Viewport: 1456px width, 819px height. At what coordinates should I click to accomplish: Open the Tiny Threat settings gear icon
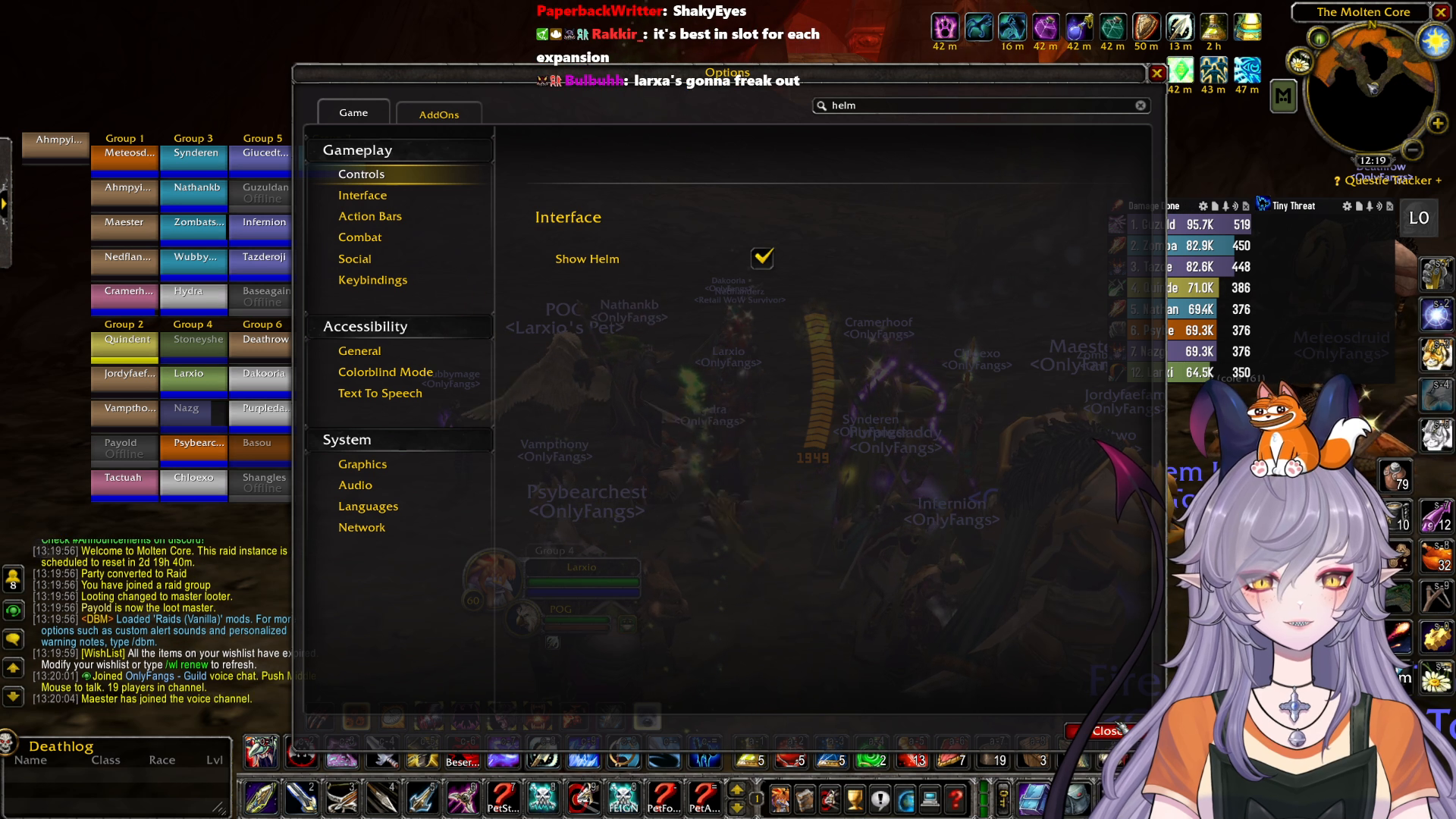click(1347, 206)
